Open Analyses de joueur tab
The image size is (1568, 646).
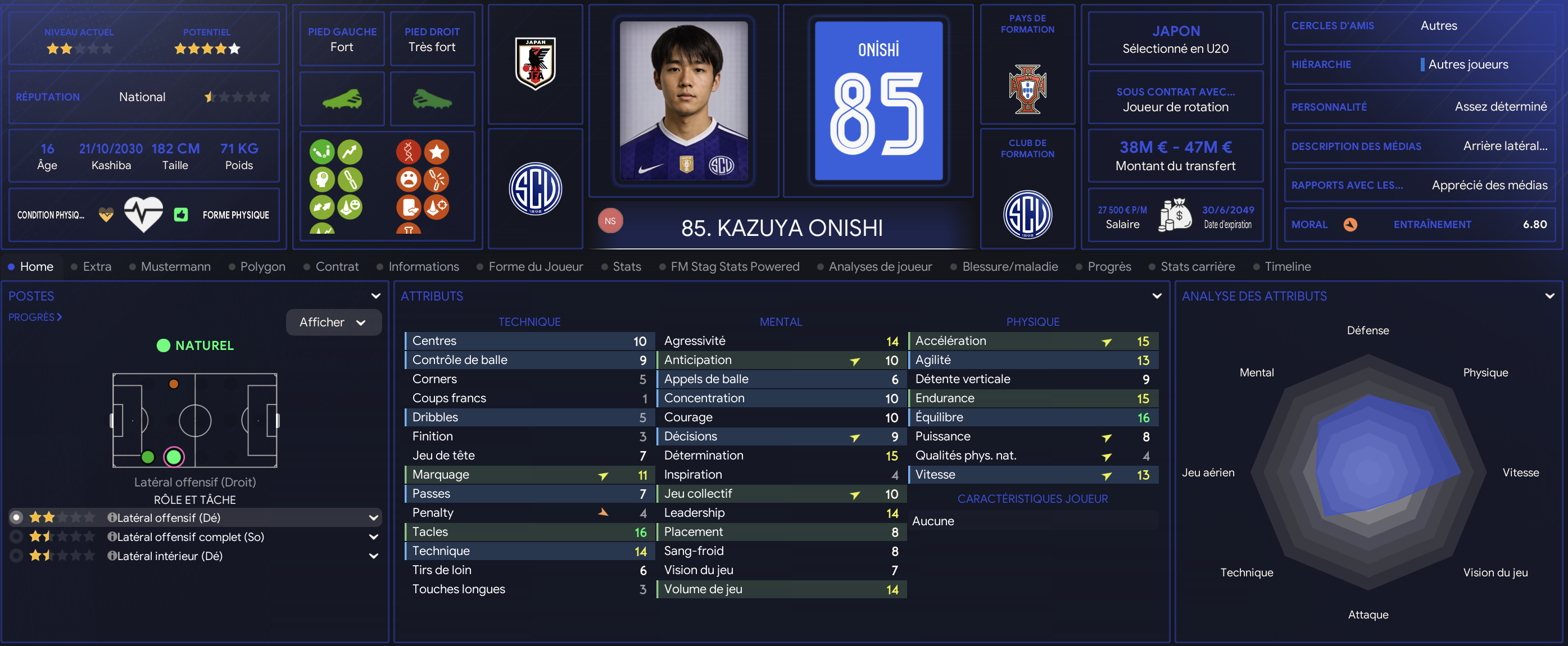pos(880,266)
